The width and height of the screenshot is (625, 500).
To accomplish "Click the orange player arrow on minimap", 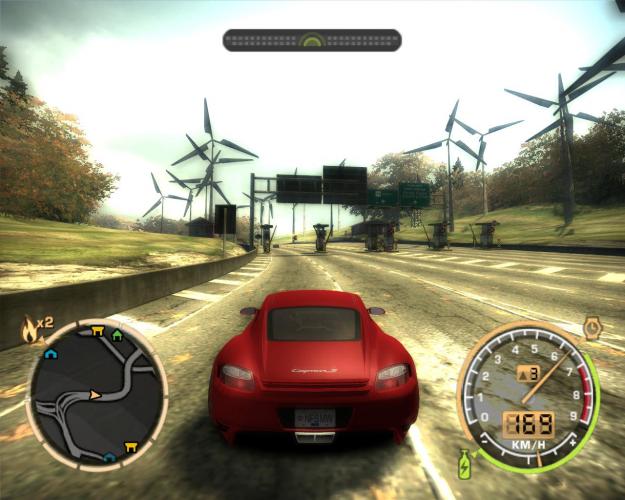I will (95, 395).
